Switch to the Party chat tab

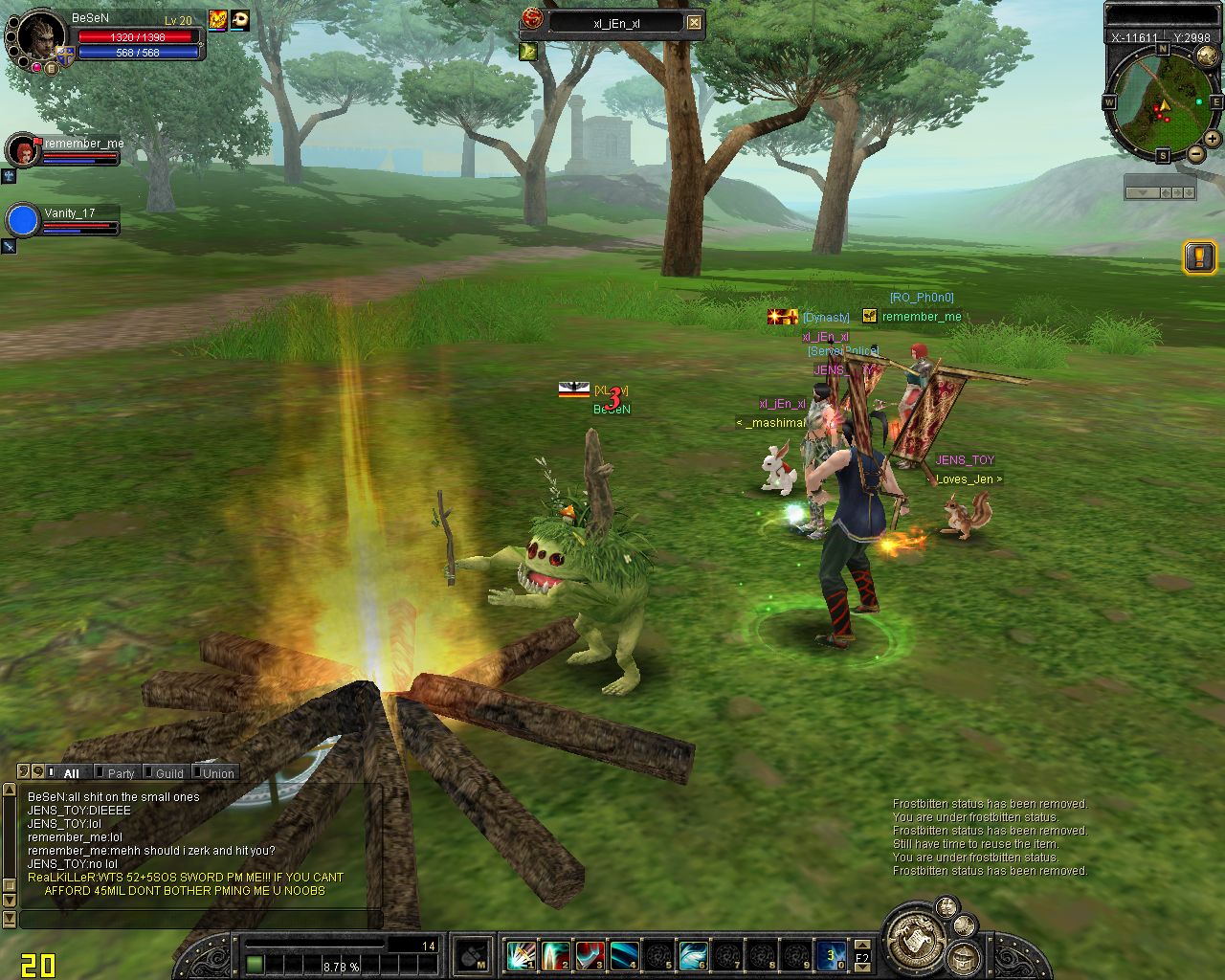click(x=121, y=773)
